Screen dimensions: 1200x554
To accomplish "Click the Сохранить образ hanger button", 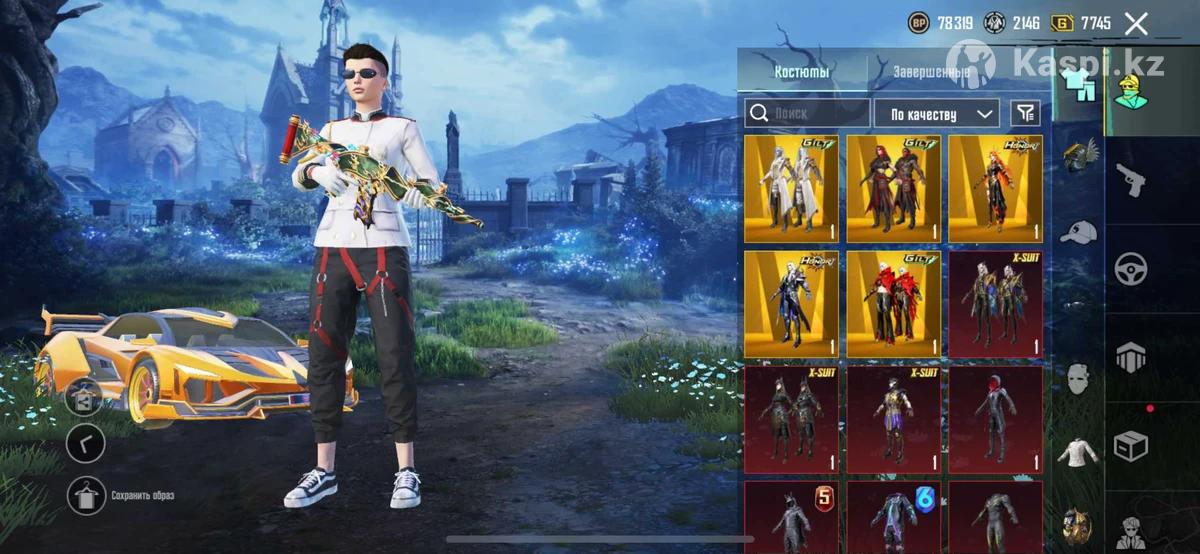I will pyautogui.click(x=85, y=495).
